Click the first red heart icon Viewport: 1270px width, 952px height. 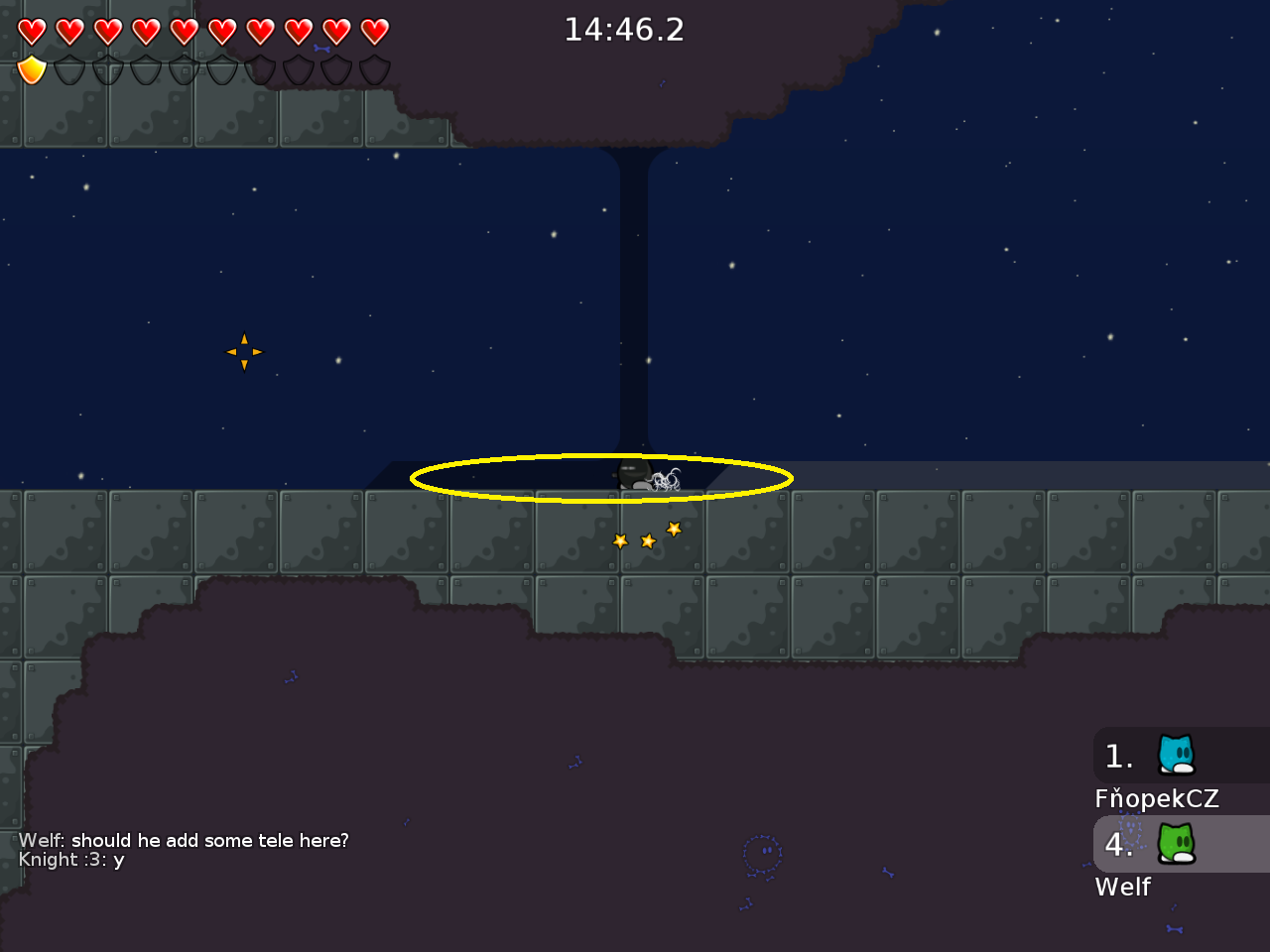[32, 30]
